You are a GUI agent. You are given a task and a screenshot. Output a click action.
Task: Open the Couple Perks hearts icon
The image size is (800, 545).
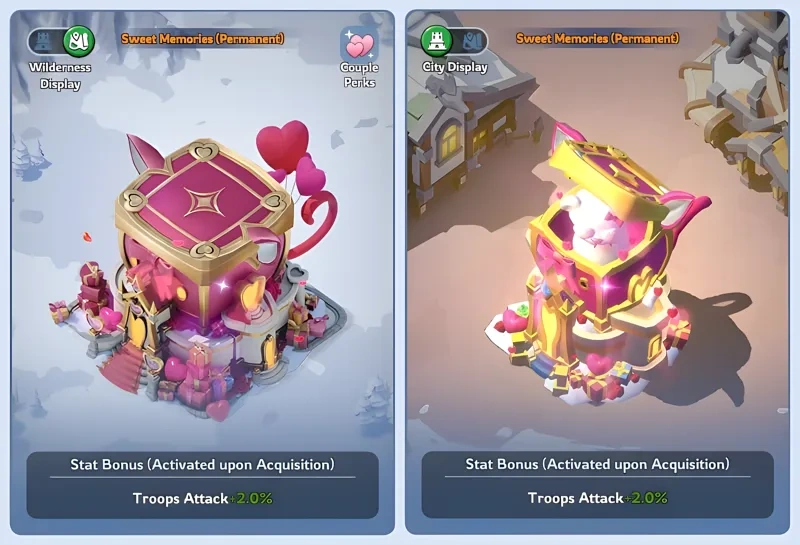359,45
